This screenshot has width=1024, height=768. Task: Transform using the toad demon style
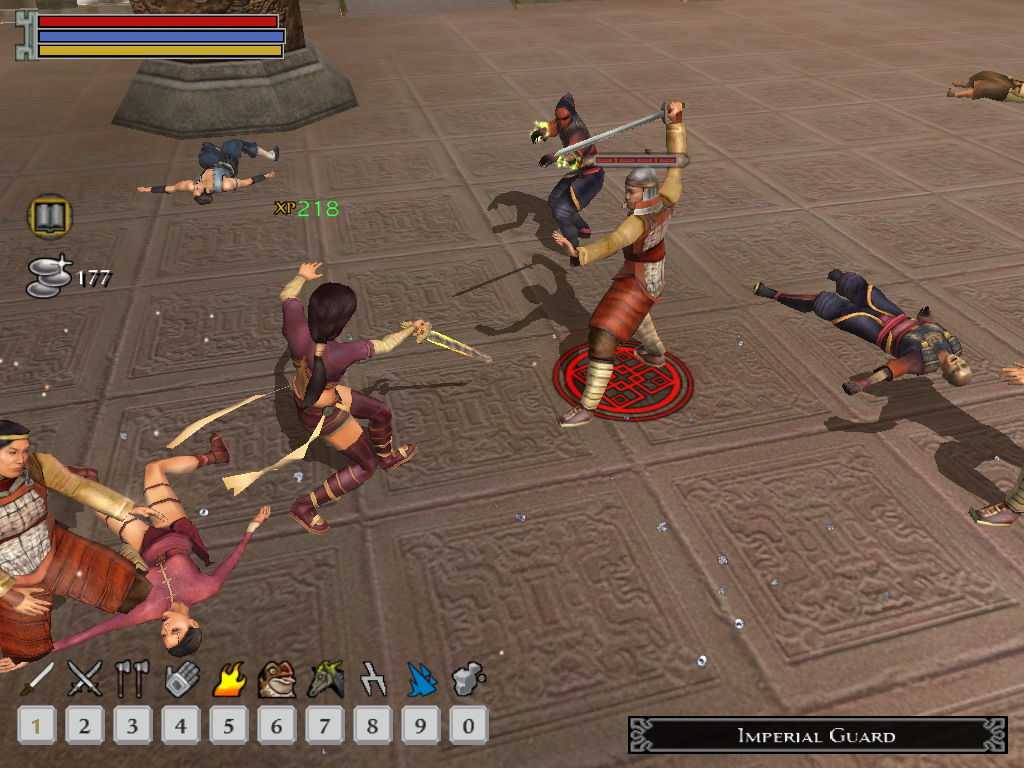pyautogui.click(x=276, y=679)
